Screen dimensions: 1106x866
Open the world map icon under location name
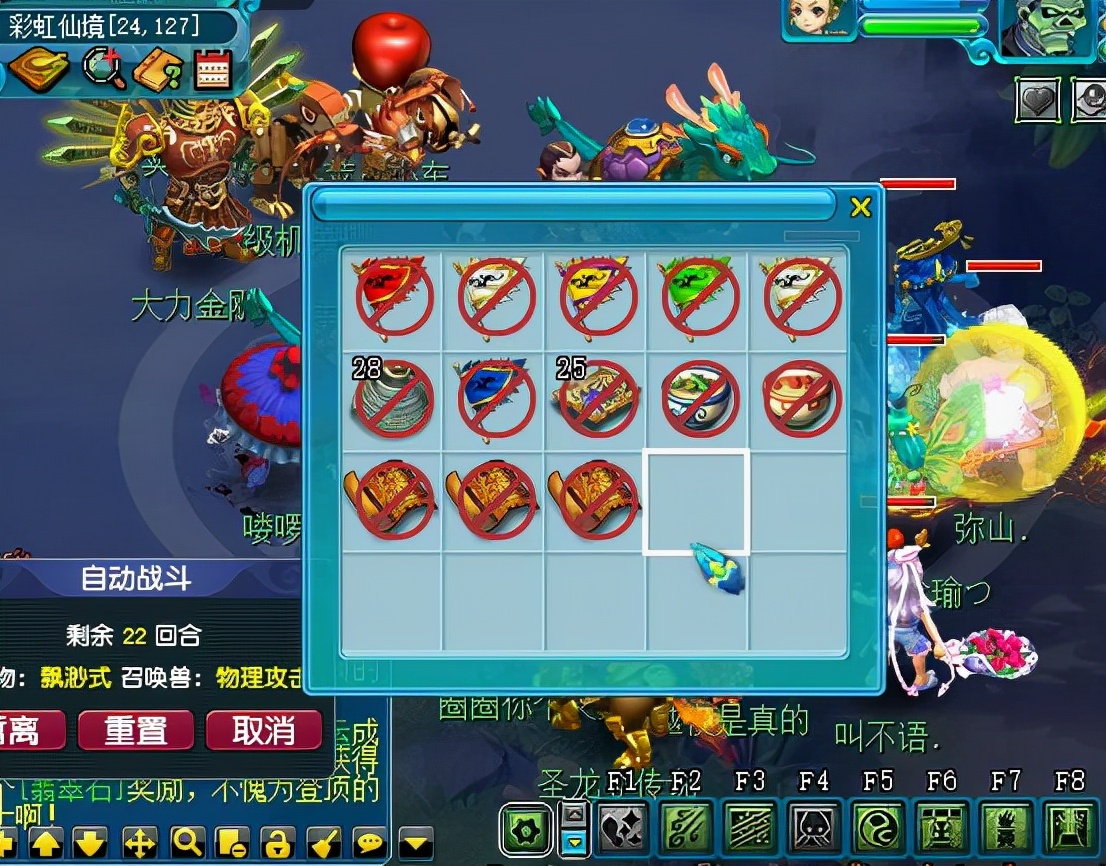[x=38, y=69]
